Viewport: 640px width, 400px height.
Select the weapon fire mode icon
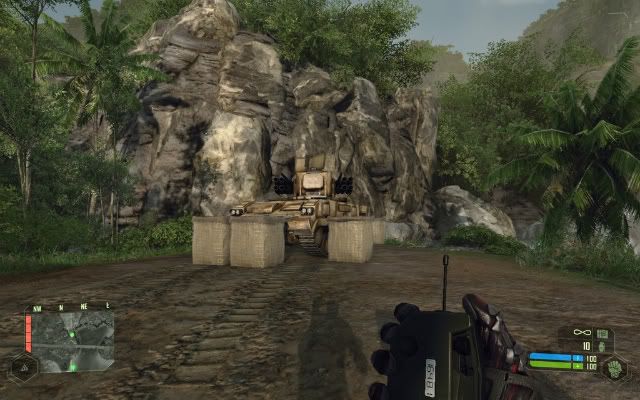(x=604, y=332)
